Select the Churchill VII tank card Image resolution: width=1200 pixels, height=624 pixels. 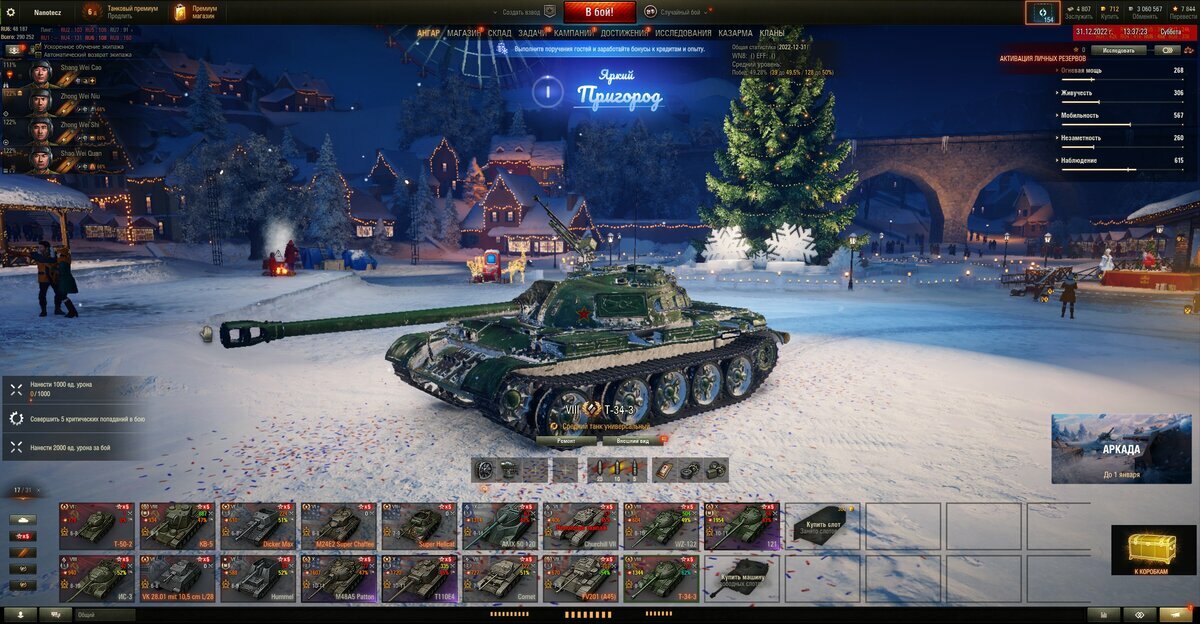click(581, 526)
